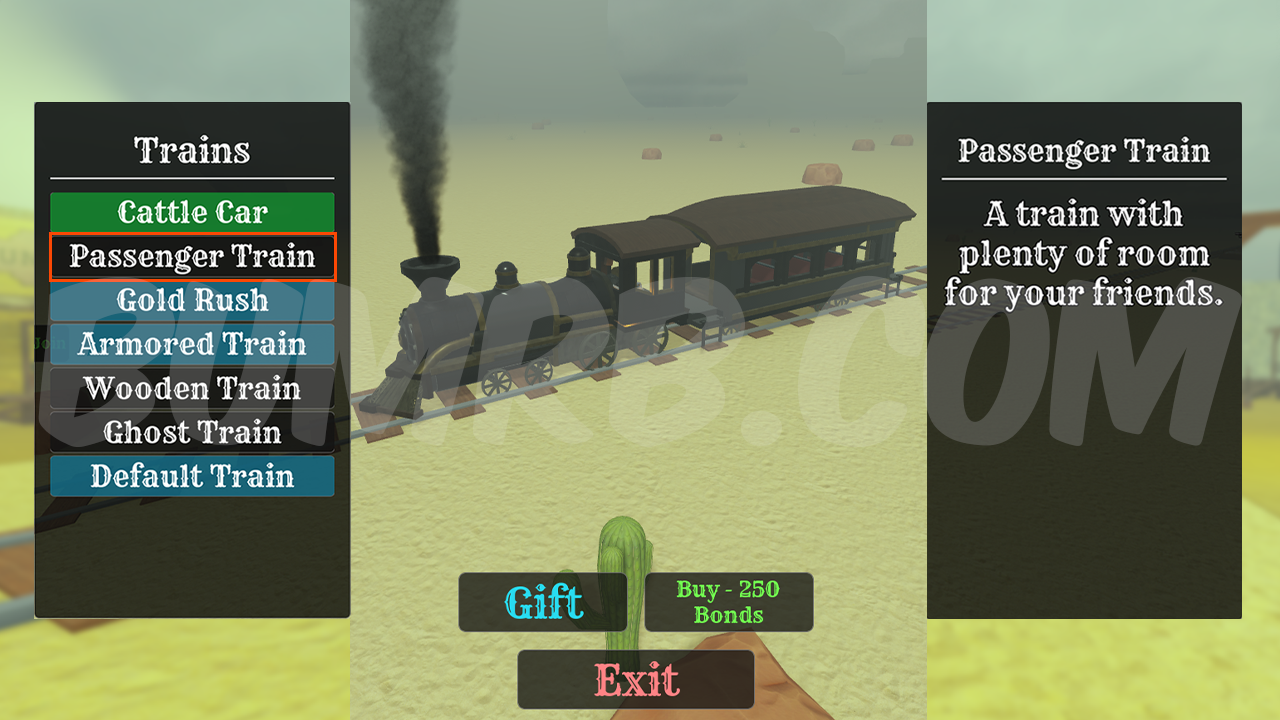The height and width of the screenshot is (720, 1280).
Task: Pick the Gold Rush train
Action: [x=192, y=300]
